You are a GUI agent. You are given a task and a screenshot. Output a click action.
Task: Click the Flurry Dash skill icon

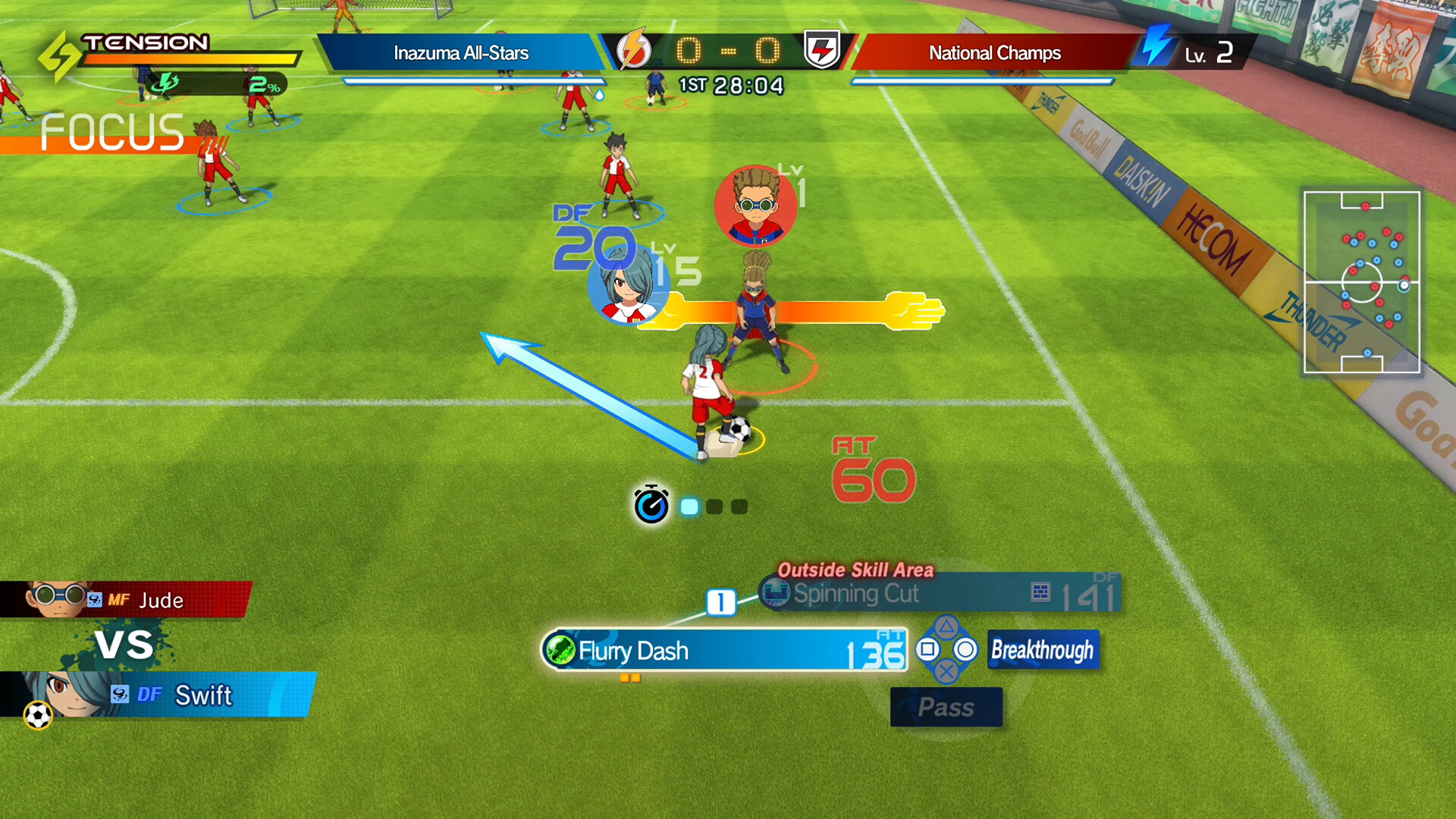(x=561, y=651)
